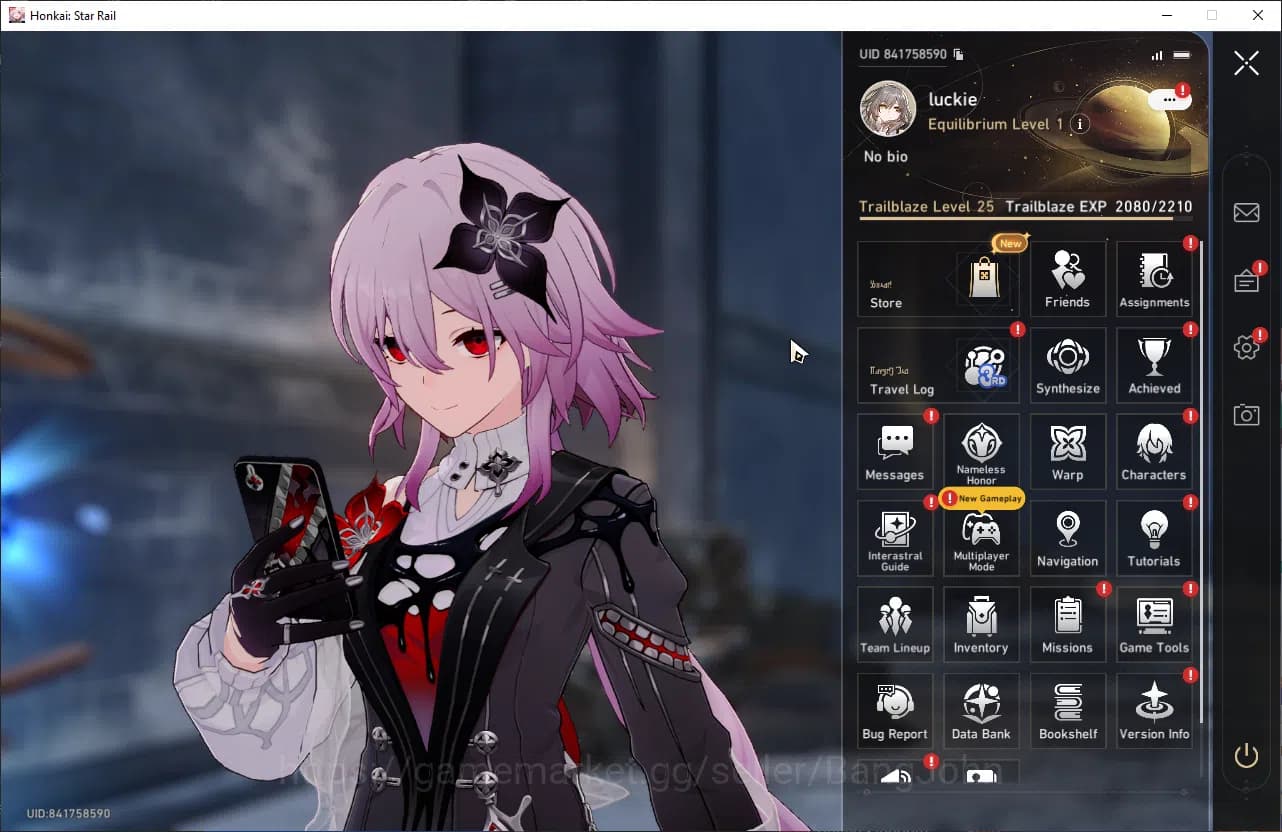
Task: Open Team Lineup
Action: pos(894,624)
